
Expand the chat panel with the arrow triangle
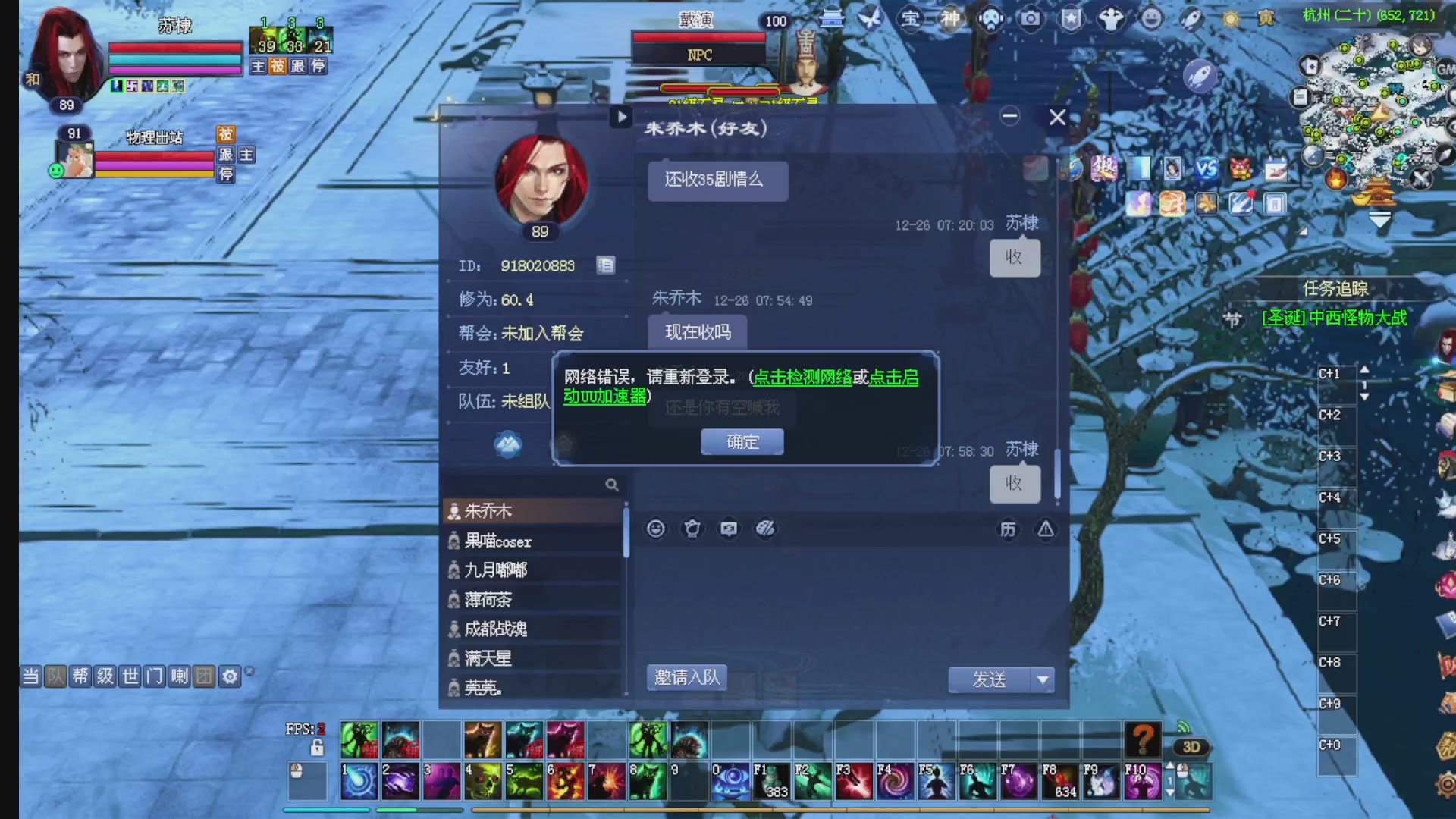[622, 118]
